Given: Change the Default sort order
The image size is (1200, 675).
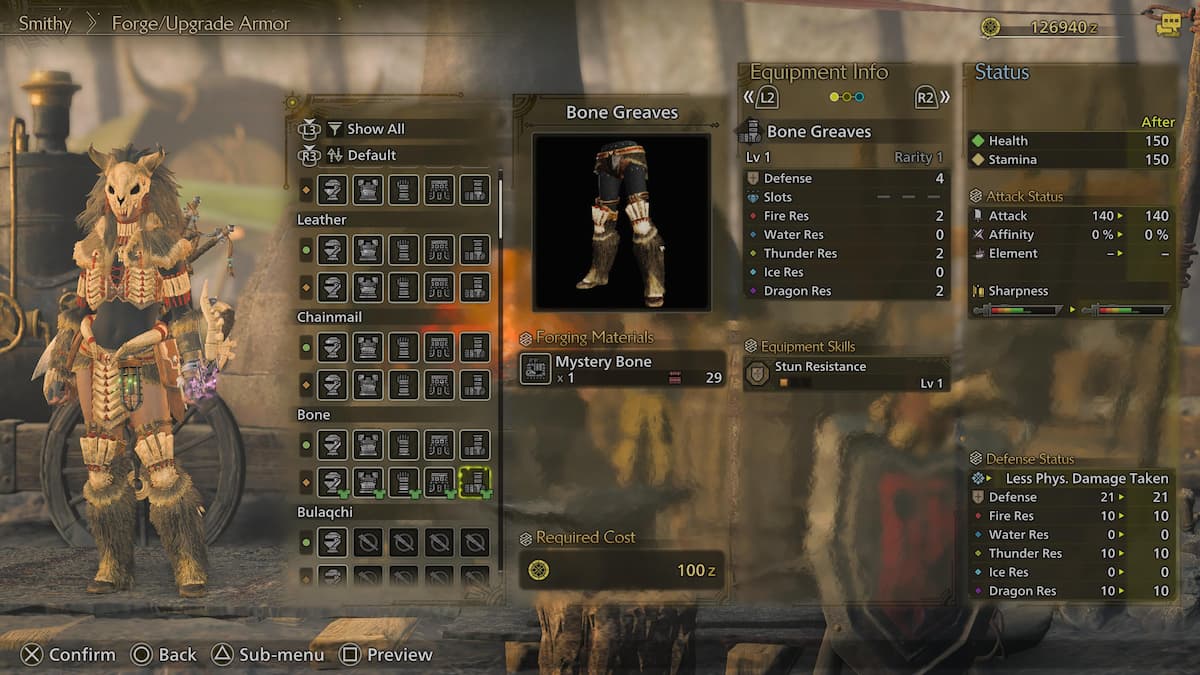Looking at the screenshot, I should tap(371, 155).
